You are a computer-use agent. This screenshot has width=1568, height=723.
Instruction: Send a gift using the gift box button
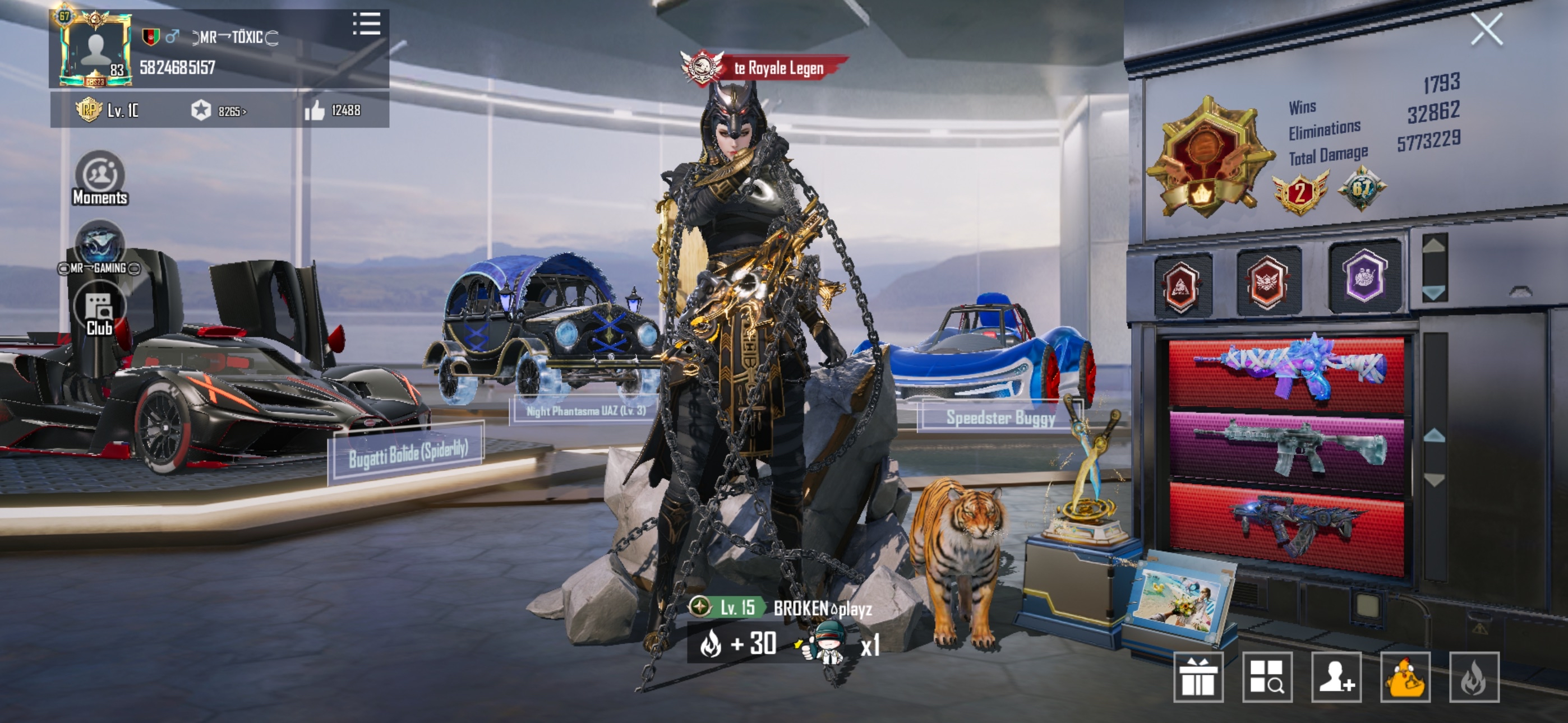[1197, 676]
